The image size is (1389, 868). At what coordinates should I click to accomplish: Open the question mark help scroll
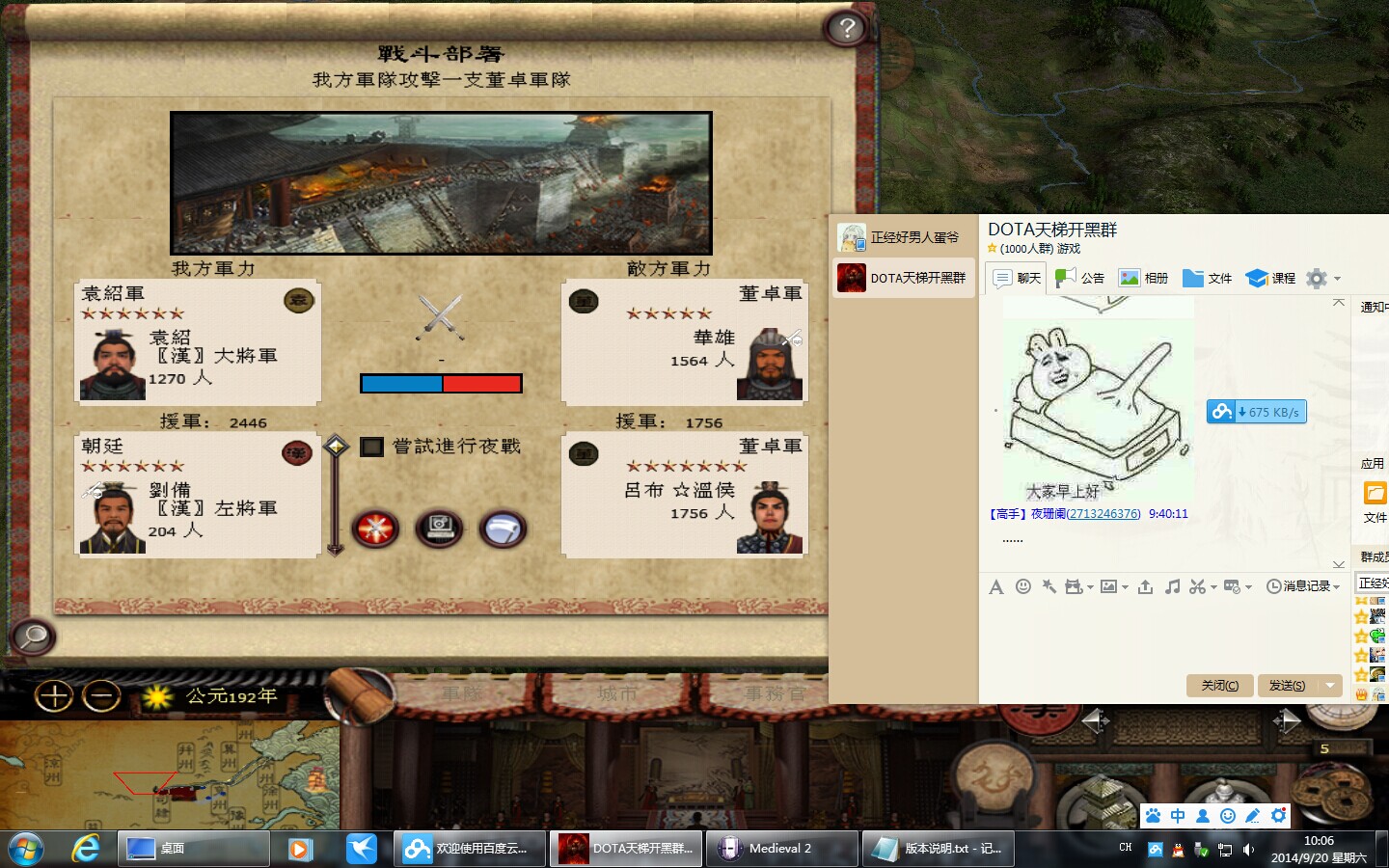[x=846, y=27]
